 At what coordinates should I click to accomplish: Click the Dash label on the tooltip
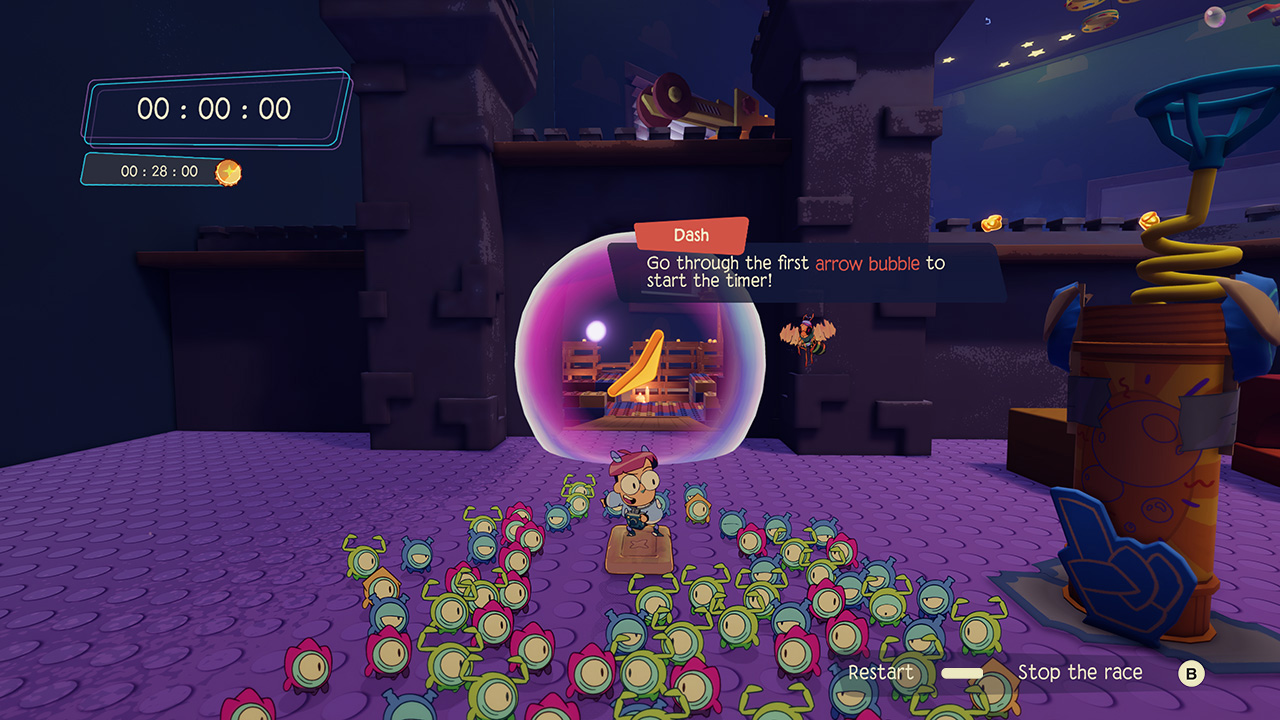(690, 235)
